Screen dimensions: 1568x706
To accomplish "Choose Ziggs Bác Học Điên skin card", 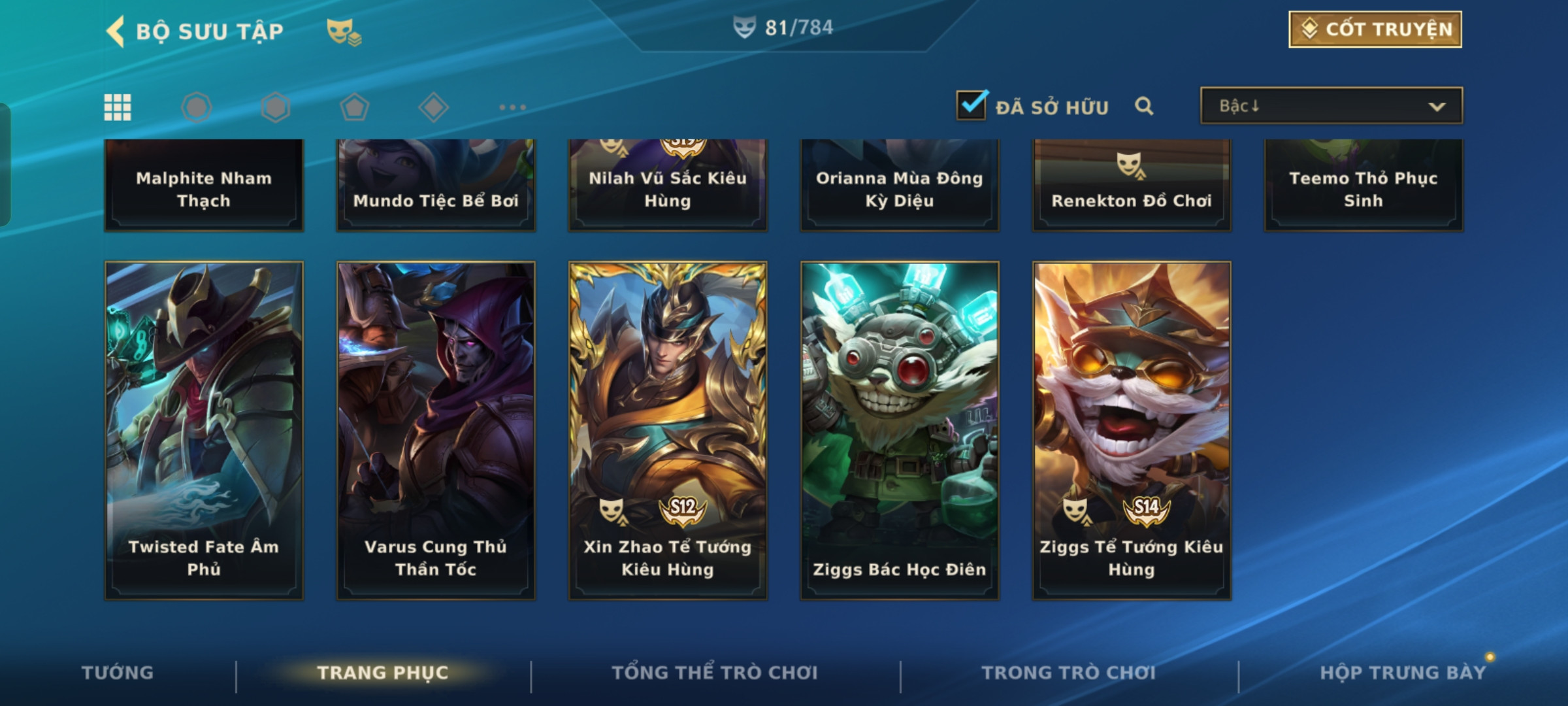I will (900, 430).
